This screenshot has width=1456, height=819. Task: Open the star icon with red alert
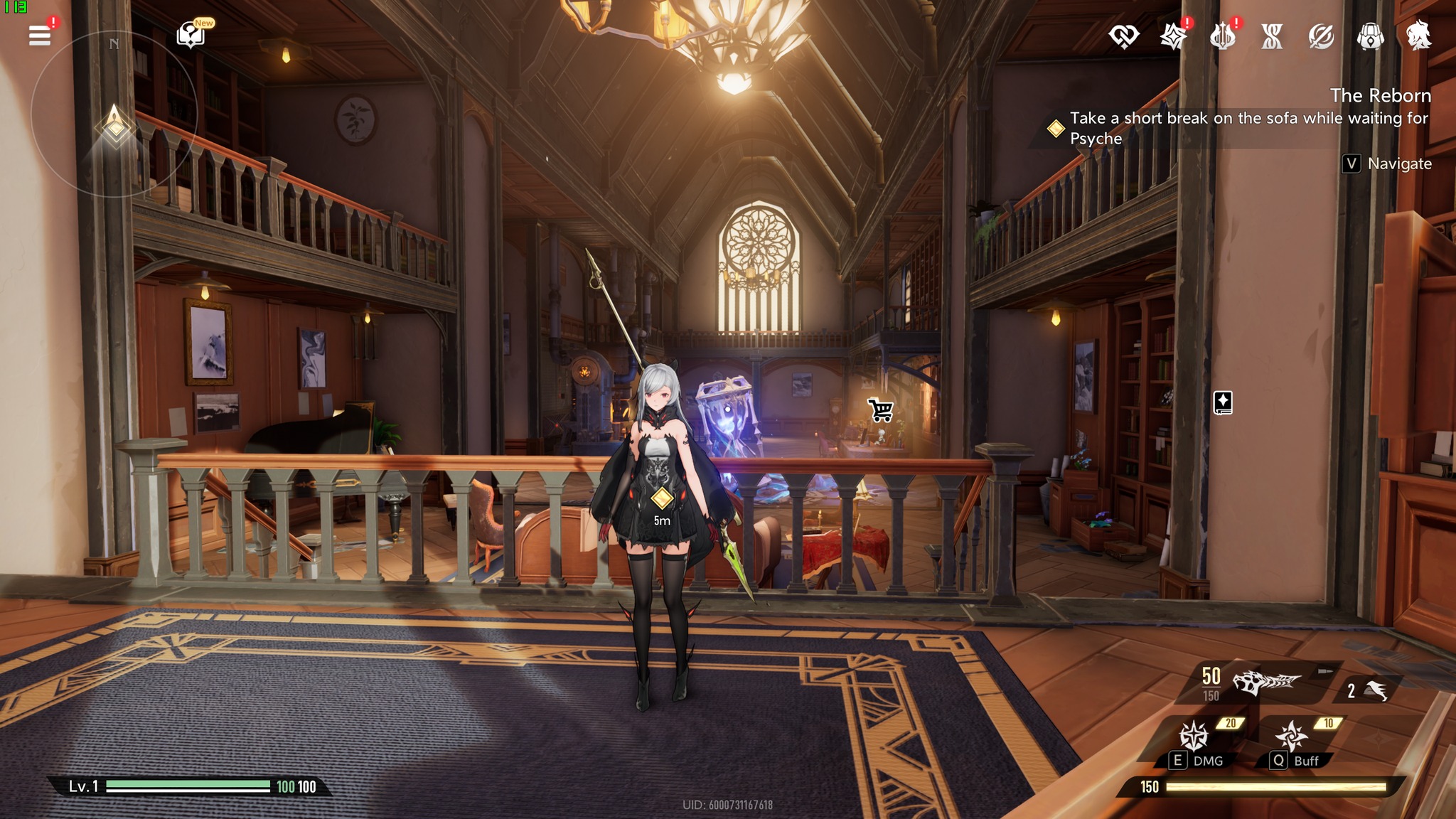click(x=1173, y=36)
